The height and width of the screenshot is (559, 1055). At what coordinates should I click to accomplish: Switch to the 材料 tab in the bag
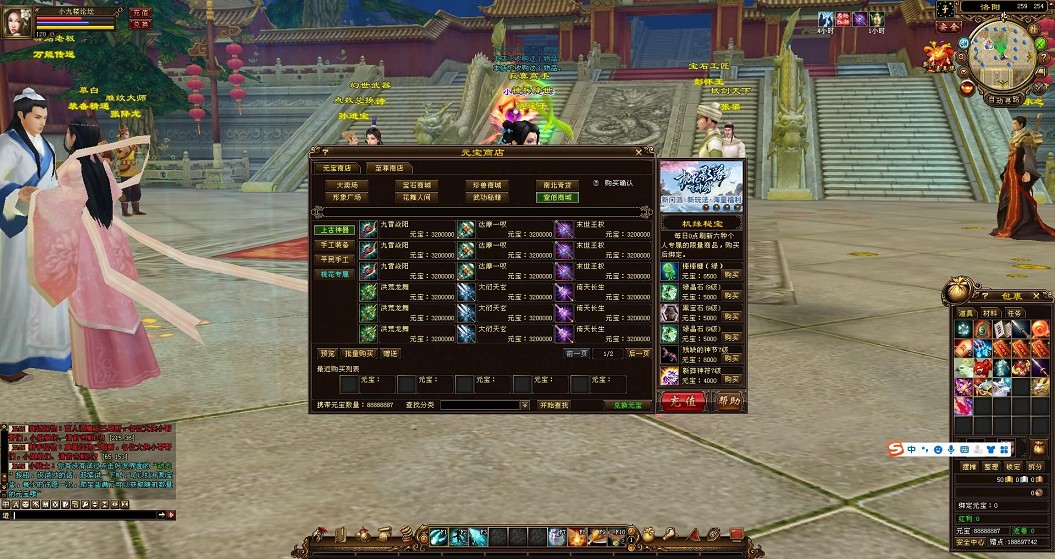pyautogui.click(x=990, y=313)
